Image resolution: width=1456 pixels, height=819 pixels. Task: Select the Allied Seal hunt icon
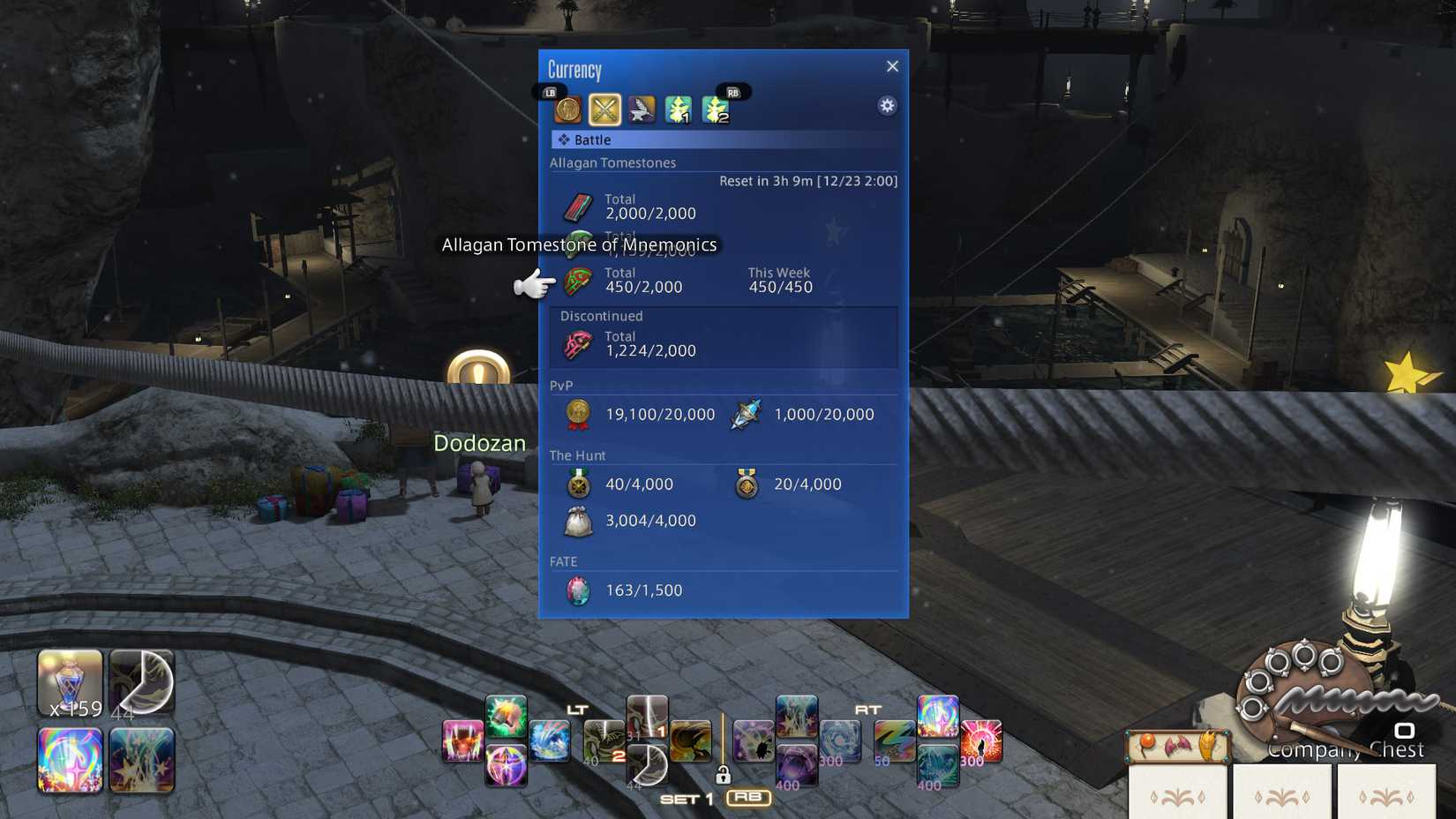point(578,484)
